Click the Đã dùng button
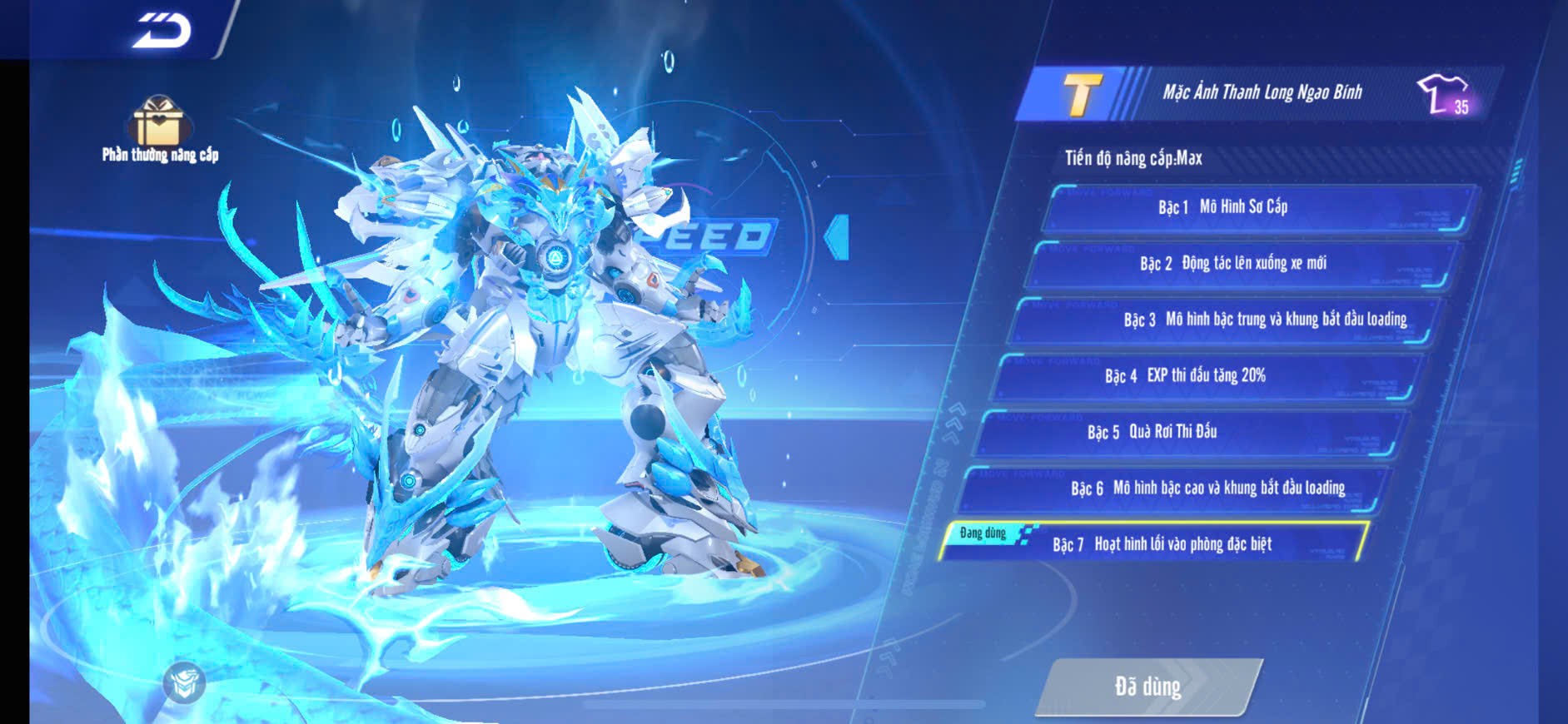Viewport: 1568px width, 724px height. click(x=1147, y=687)
